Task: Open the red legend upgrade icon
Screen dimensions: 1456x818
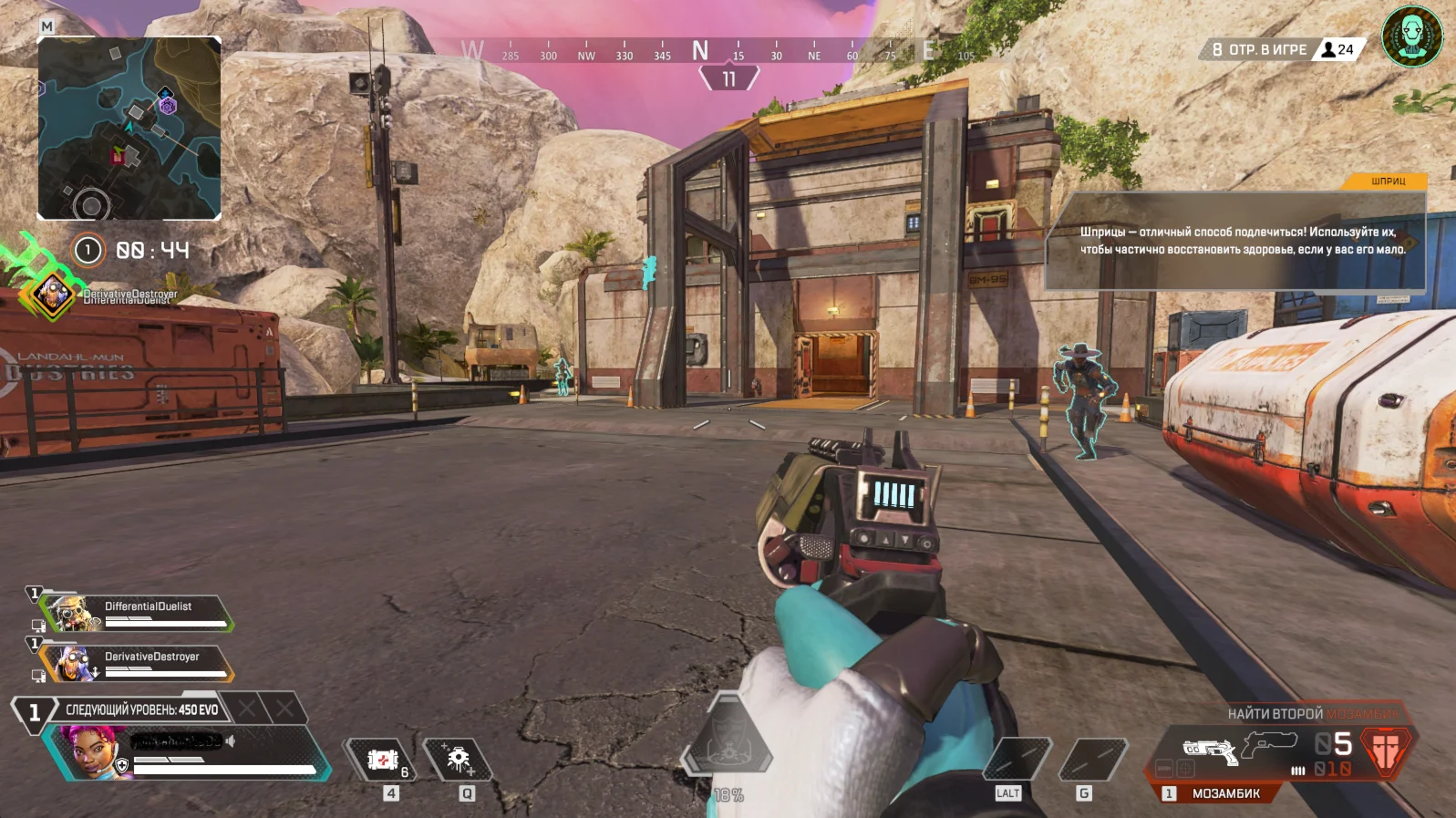Action: point(1385,750)
